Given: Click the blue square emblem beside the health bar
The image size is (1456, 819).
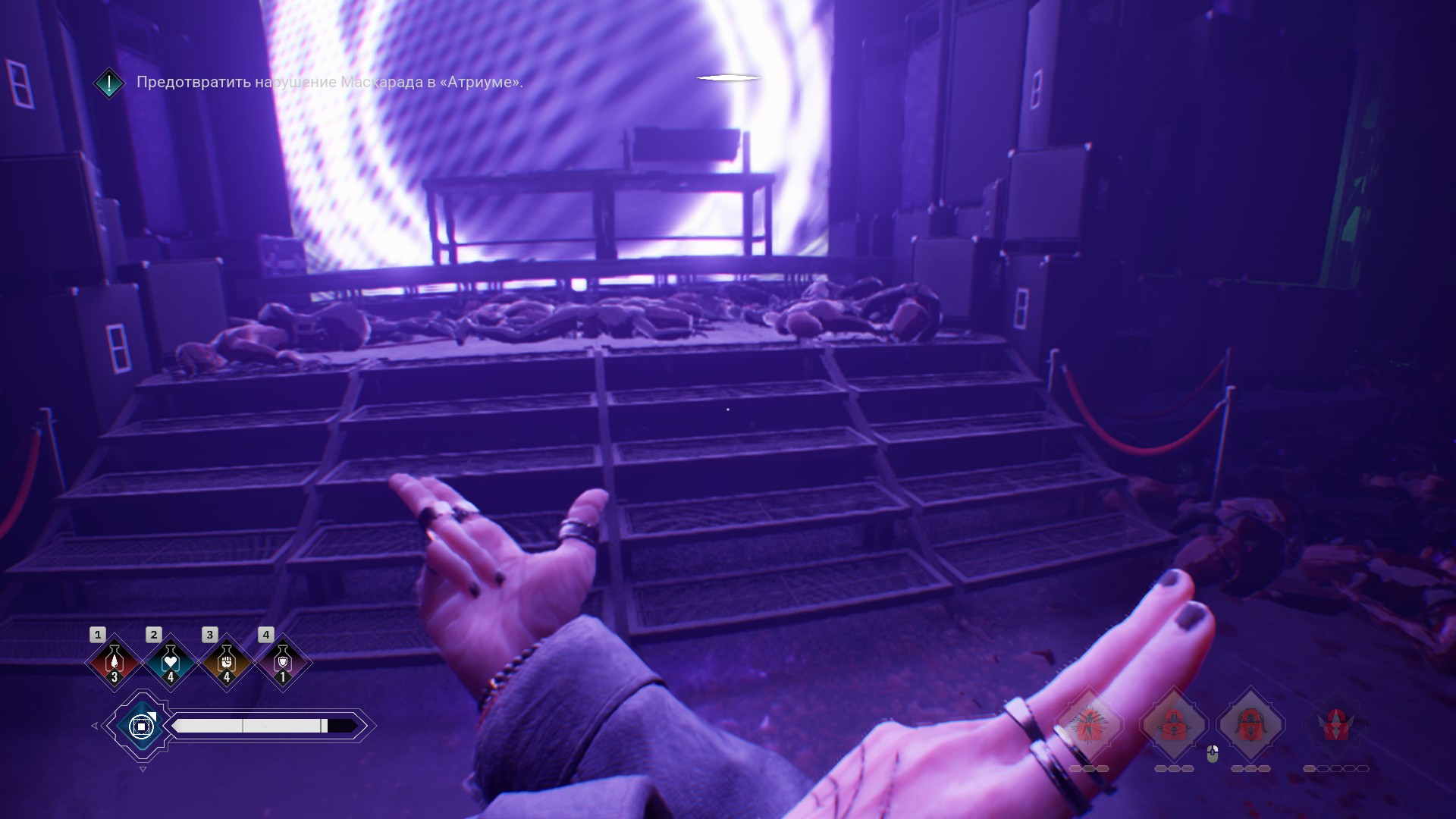Looking at the screenshot, I should point(142,726).
